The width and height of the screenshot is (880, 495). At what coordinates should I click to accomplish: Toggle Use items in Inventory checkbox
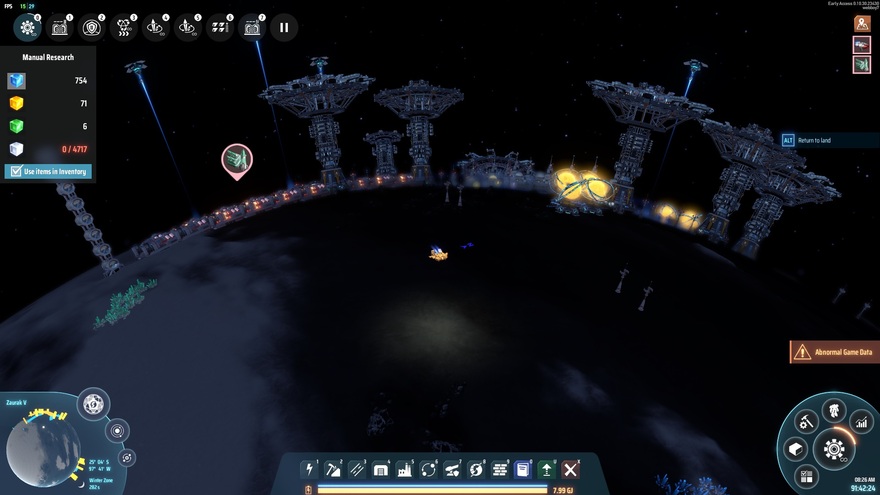(x=15, y=171)
